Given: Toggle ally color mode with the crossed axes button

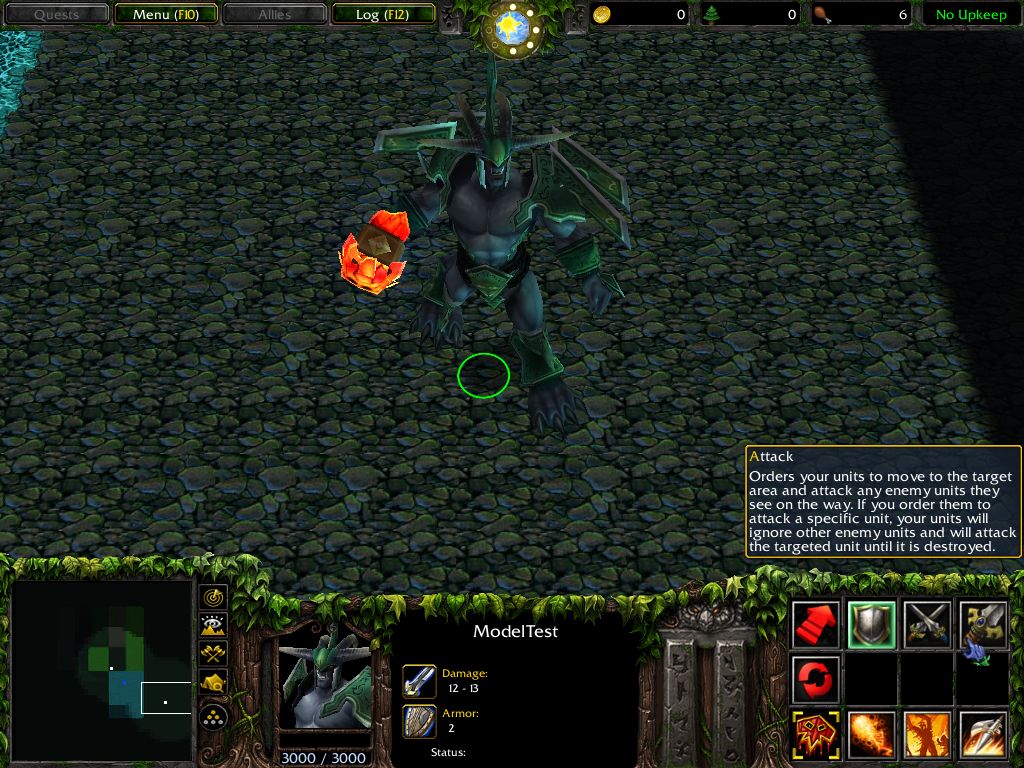Looking at the screenshot, I should click(213, 654).
